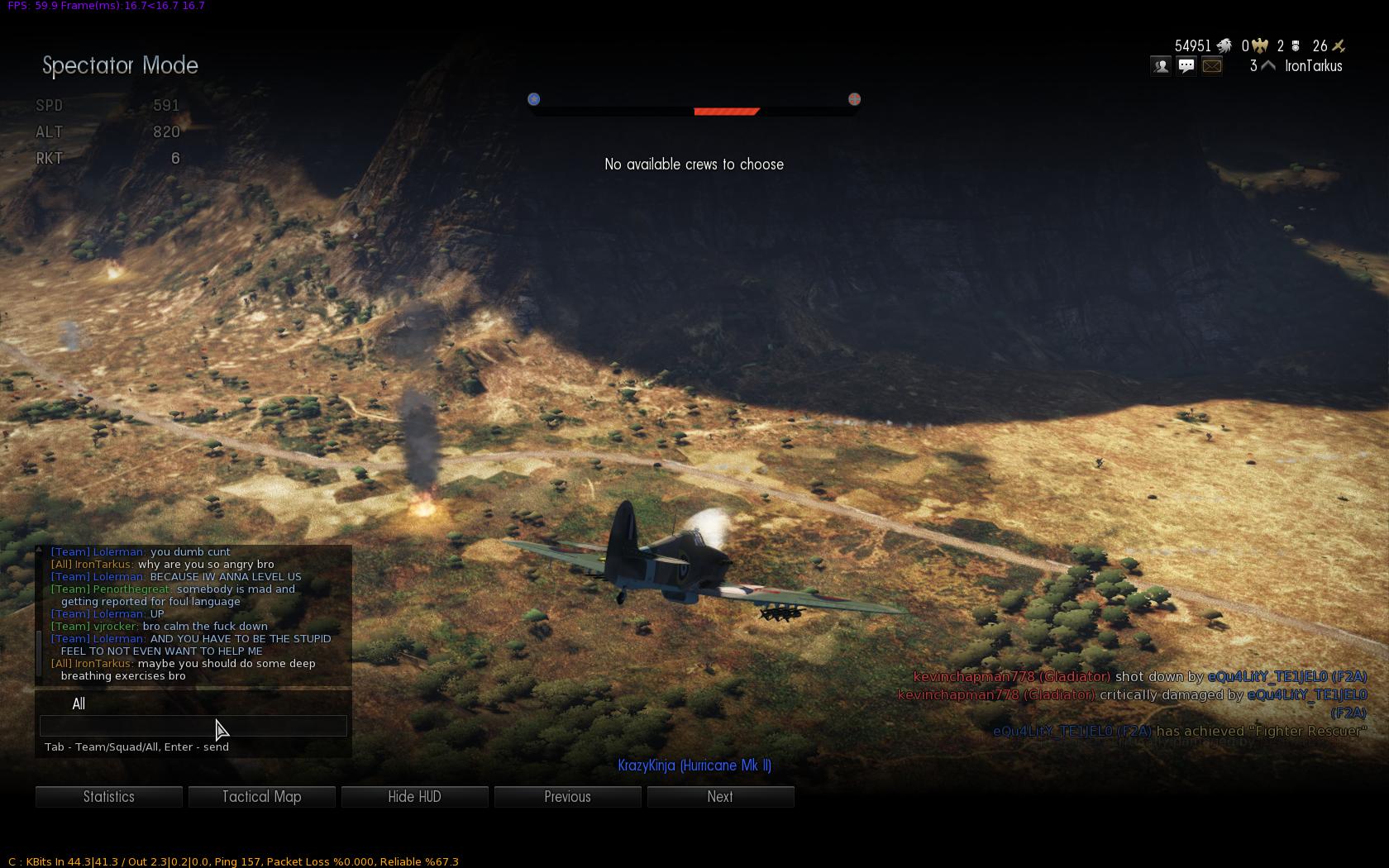Show the Tactical Map
Screen dimensions: 1389x868
[261, 797]
